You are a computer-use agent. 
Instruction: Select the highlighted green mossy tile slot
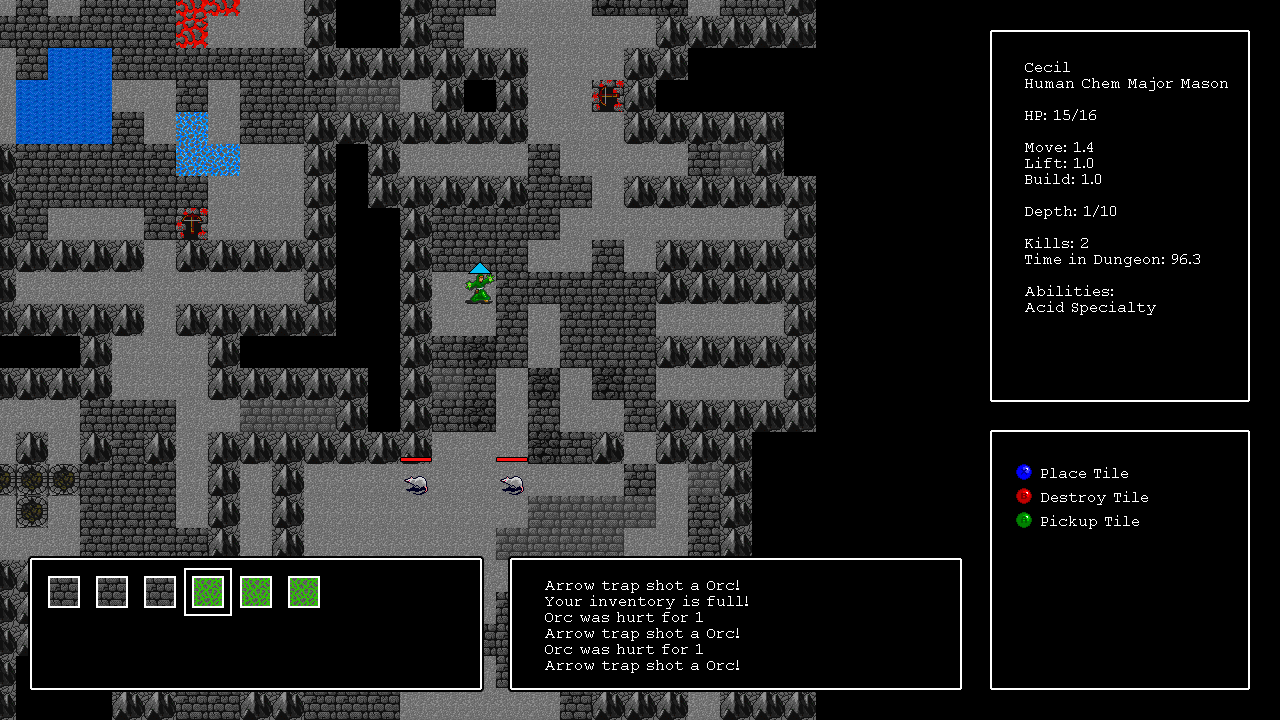pyautogui.click(x=208, y=592)
